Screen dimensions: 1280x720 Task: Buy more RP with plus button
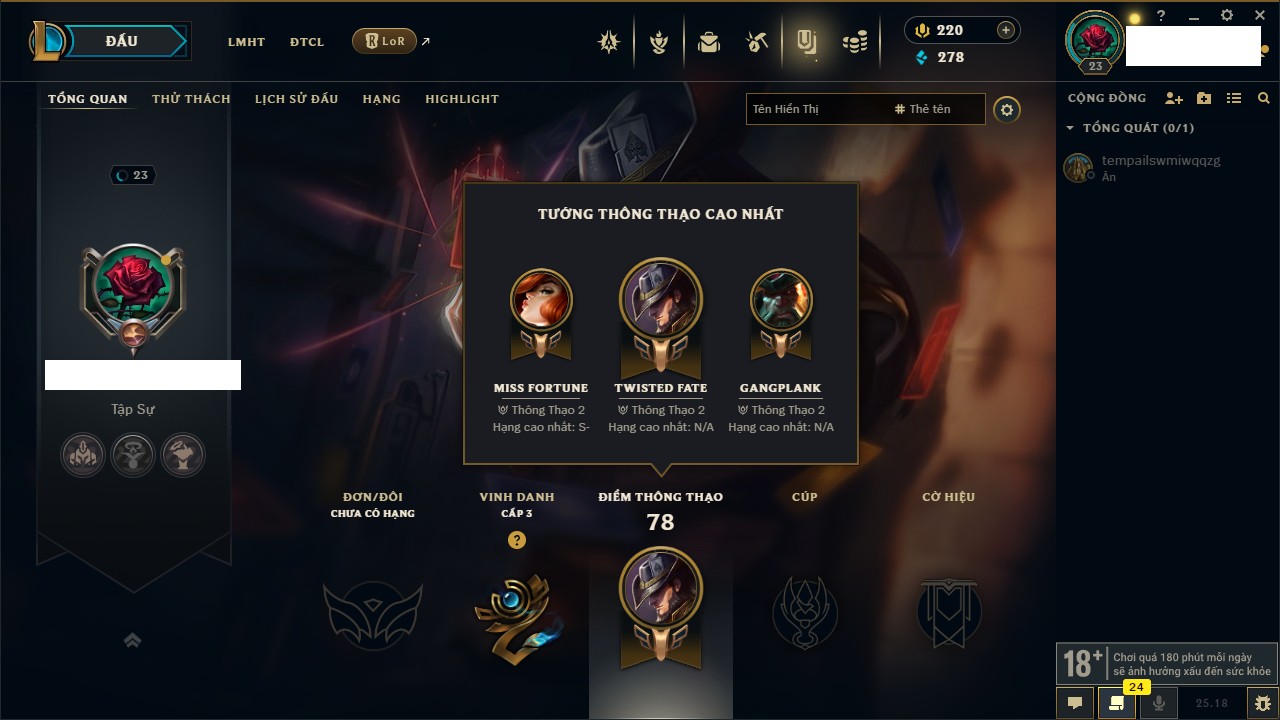[x=1006, y=30]
